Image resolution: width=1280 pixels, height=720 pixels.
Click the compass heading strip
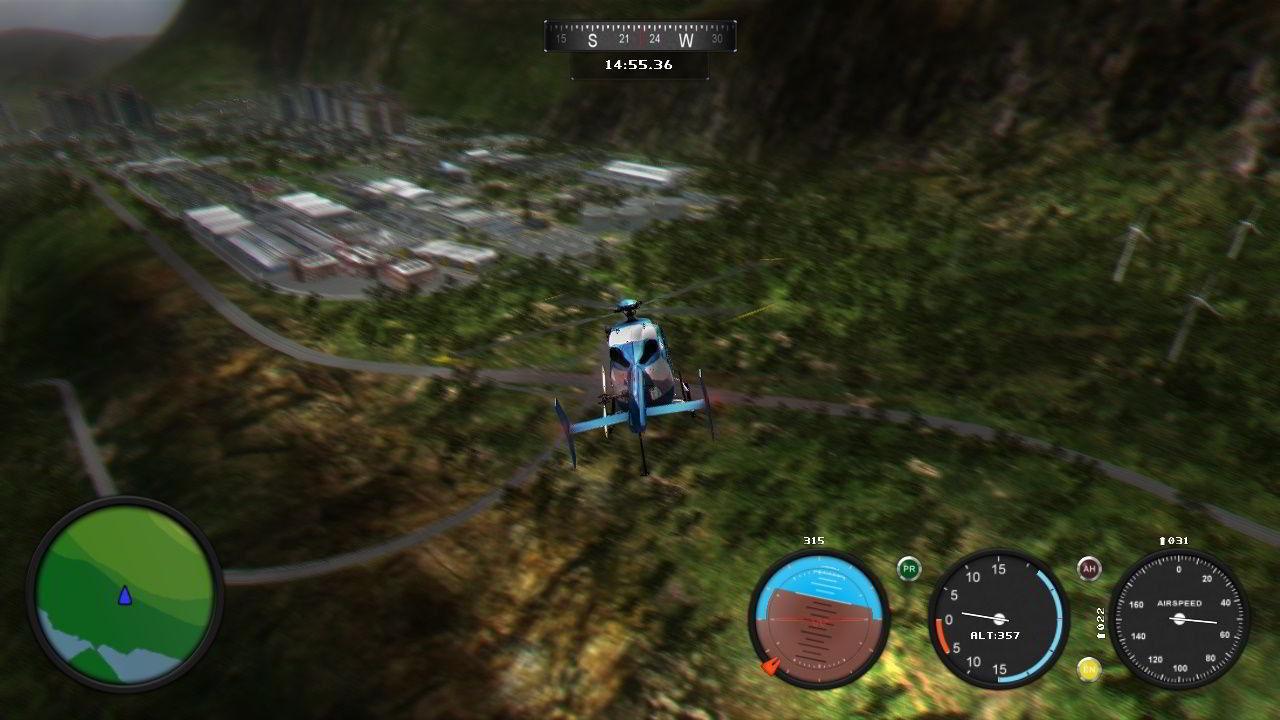[x=640, y=38]
